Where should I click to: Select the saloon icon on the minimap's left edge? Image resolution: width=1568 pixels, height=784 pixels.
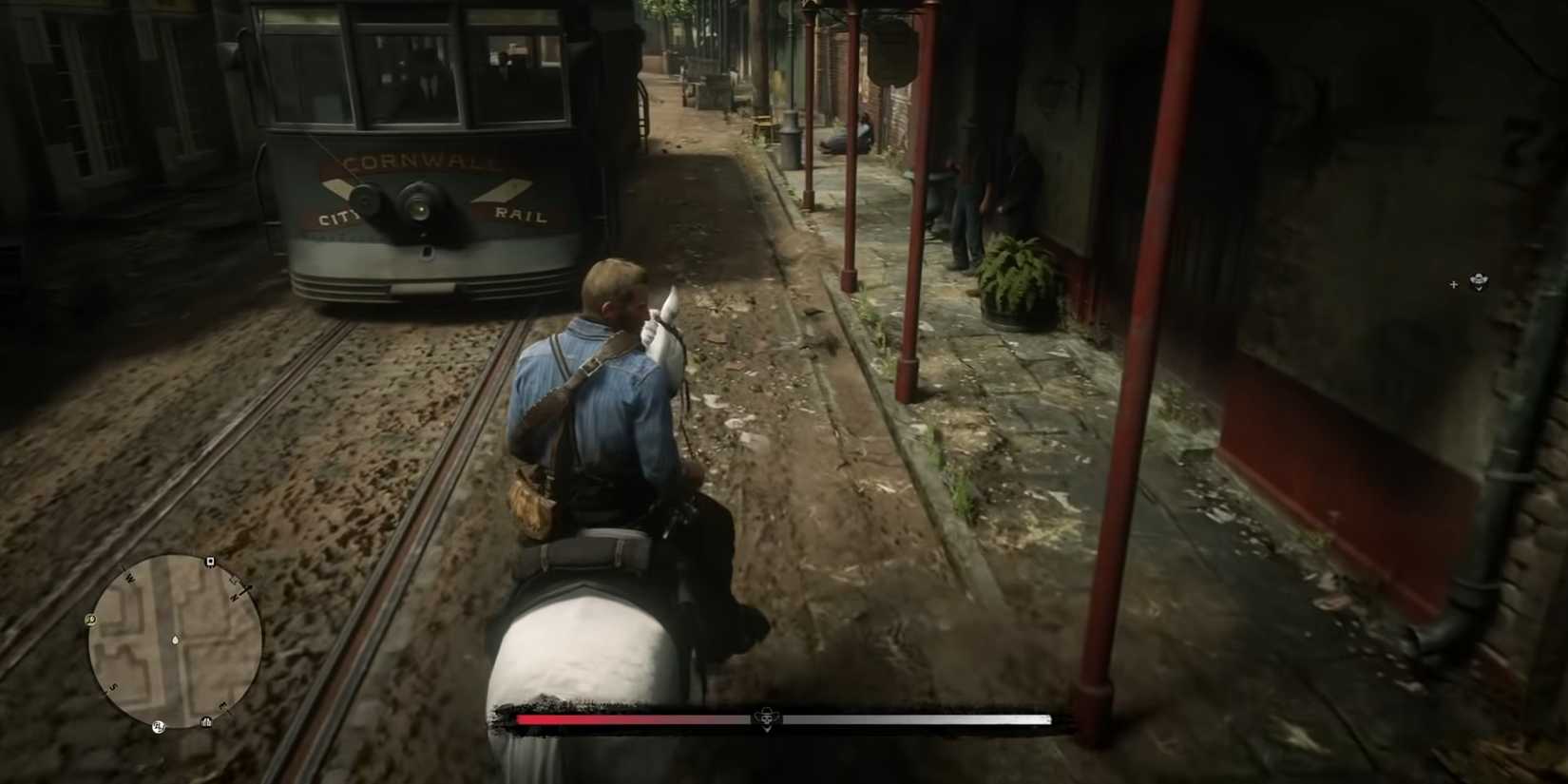(x=90, y=619)
